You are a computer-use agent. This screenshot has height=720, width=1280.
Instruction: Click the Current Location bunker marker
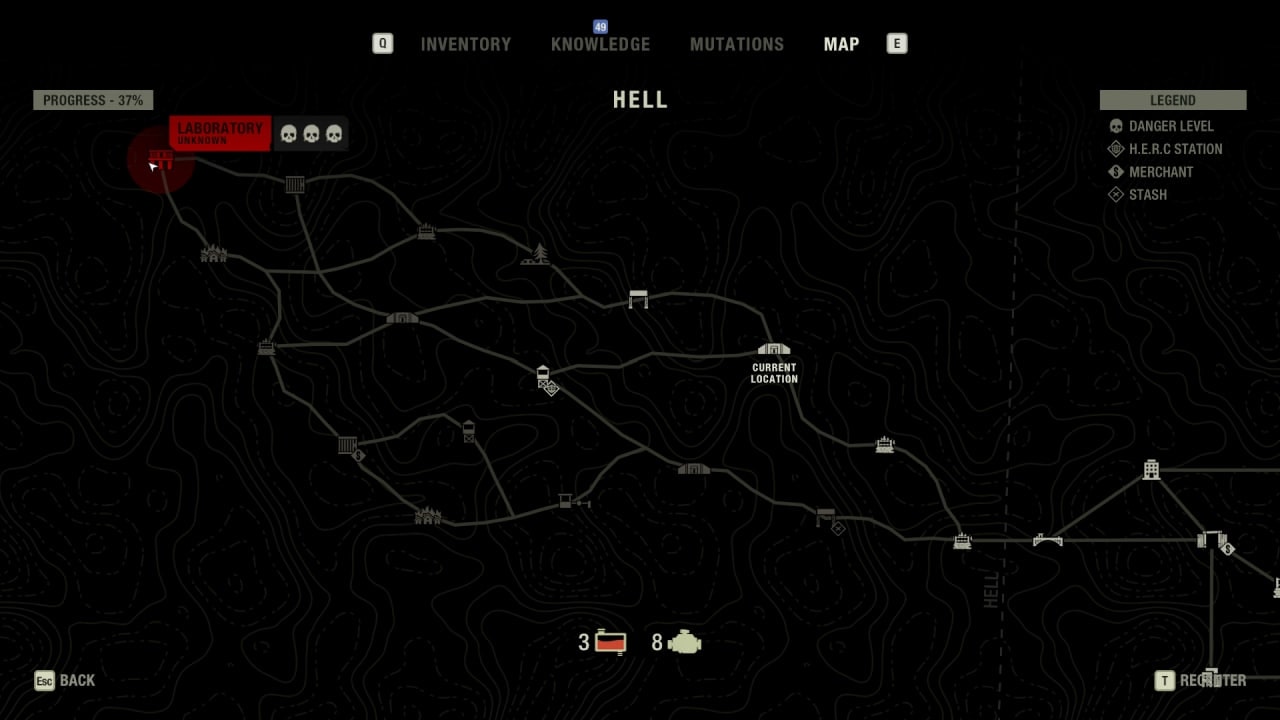point(774,350)
